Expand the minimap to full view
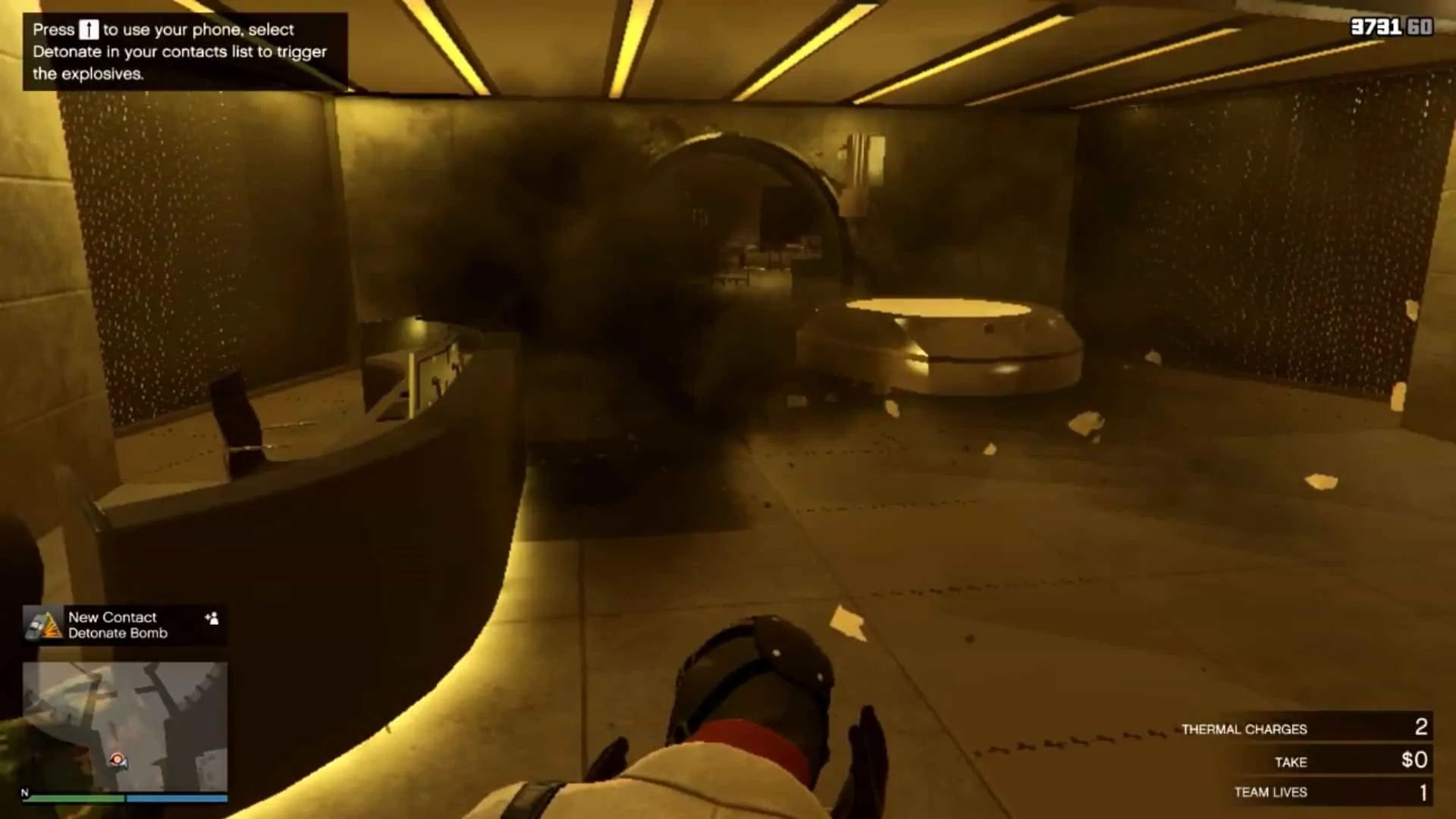 click(125, 728)
